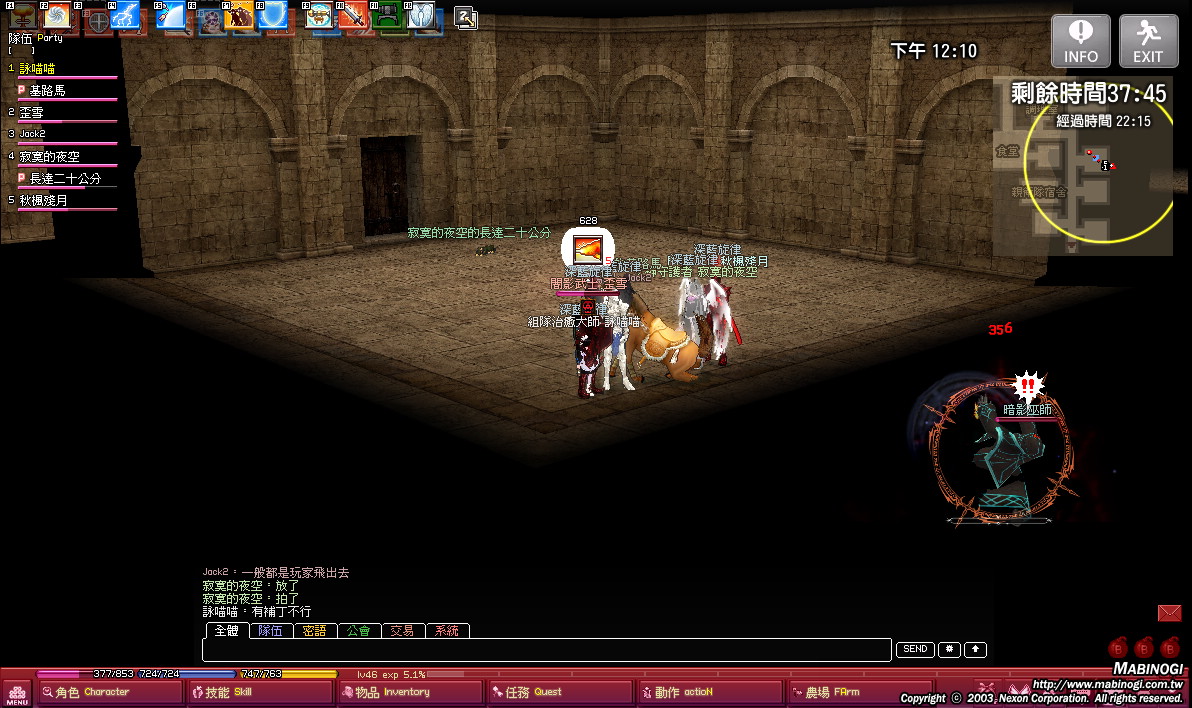This screenshot has width=1192, height=708.
Task: Open the Action menu
Action: coord(710,692)
